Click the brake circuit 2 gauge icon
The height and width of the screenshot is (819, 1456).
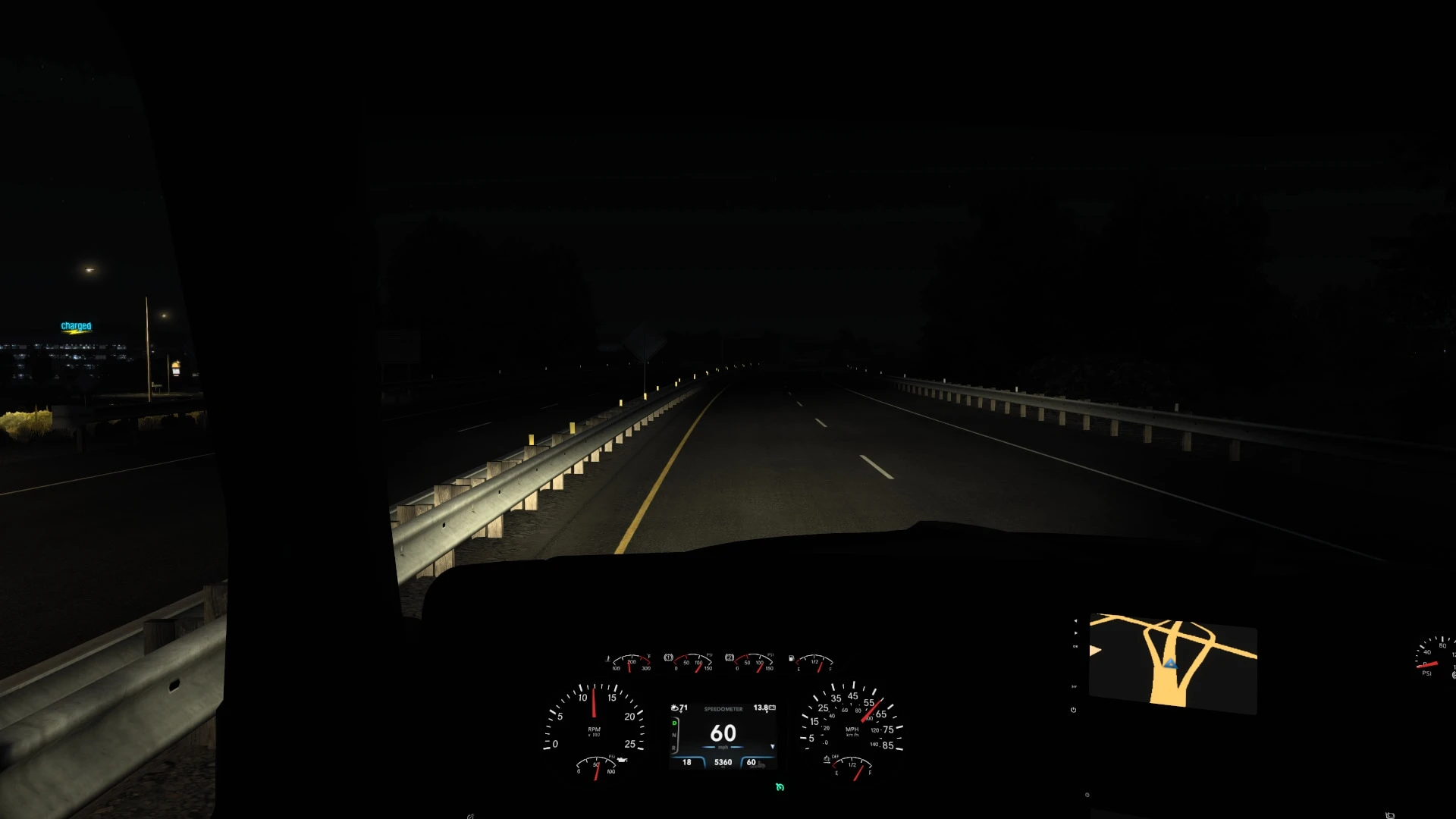(x=729, y=656)
